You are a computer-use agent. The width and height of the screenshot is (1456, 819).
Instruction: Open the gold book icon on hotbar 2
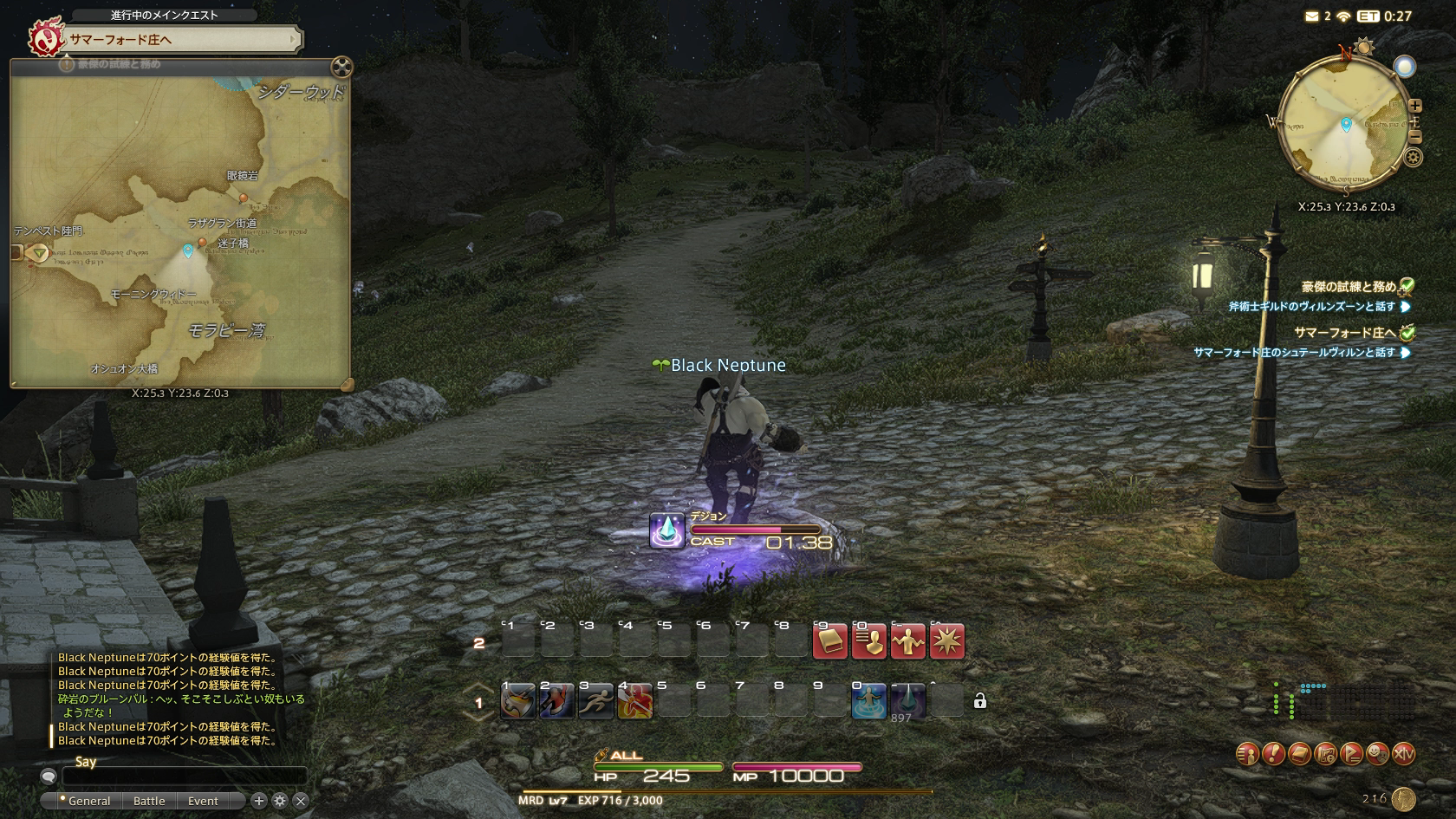tap(829, 642)
